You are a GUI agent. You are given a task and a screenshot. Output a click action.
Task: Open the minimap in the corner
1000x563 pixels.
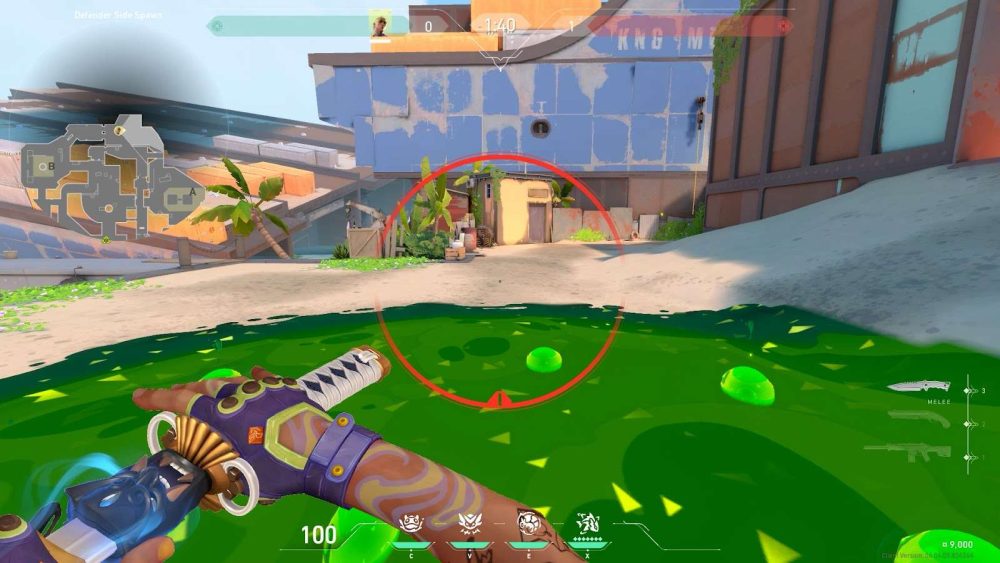coord(100,180)
